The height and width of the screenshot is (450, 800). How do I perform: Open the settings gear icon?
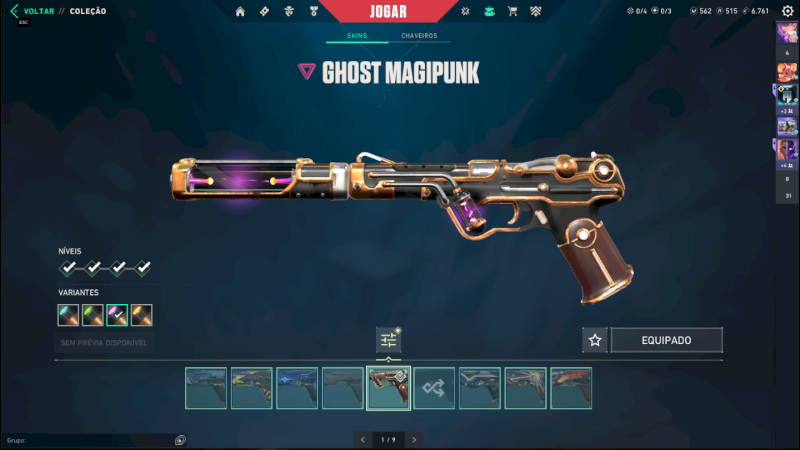pyautogui.click(x=787, y=11)
